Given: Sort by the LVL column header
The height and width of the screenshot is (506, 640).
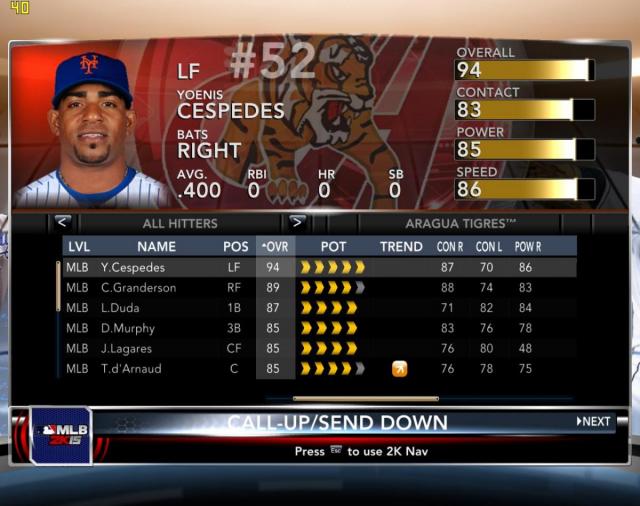Looking at the screenshot, I should pos(78,246).
